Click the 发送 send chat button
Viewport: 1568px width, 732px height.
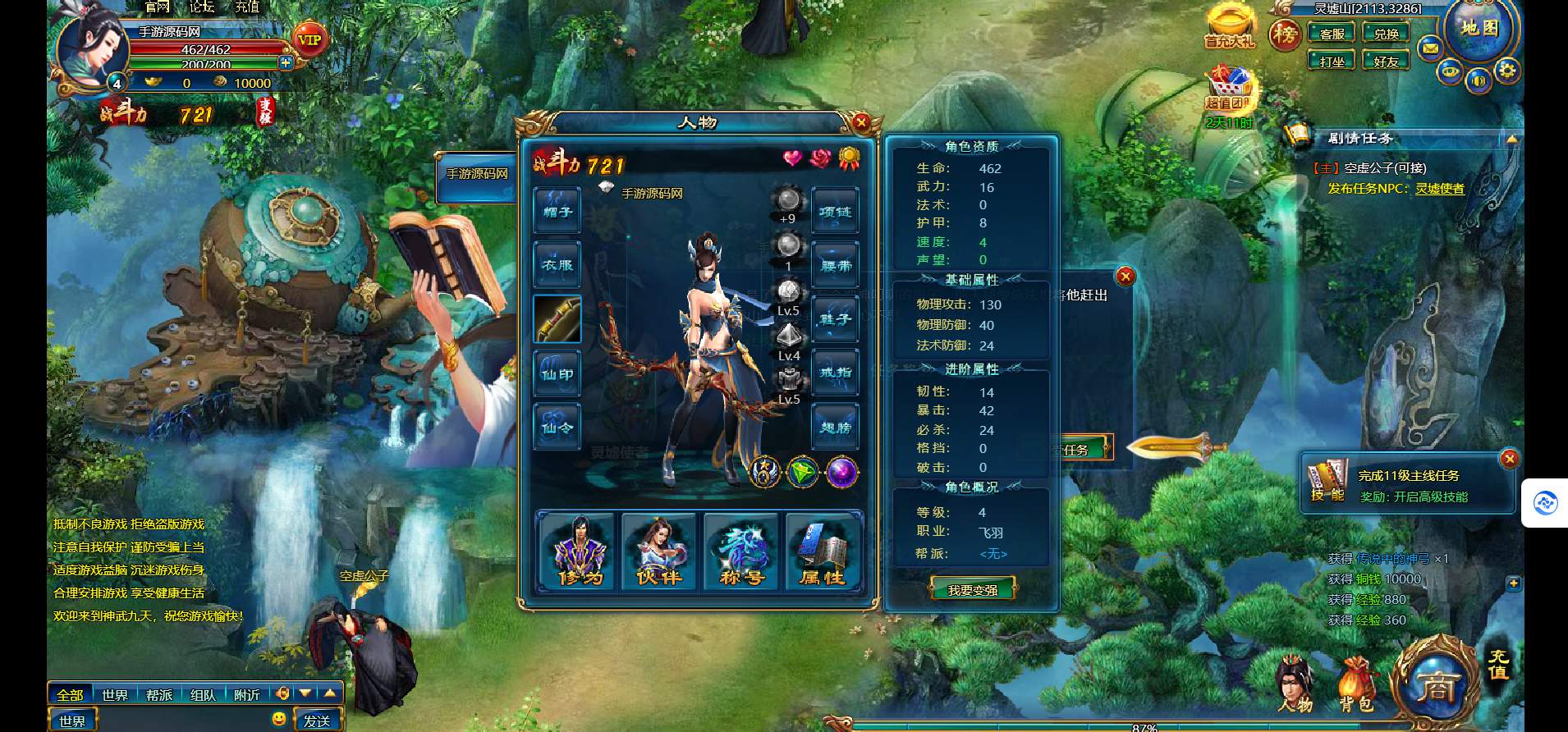[x=317, y=721]
